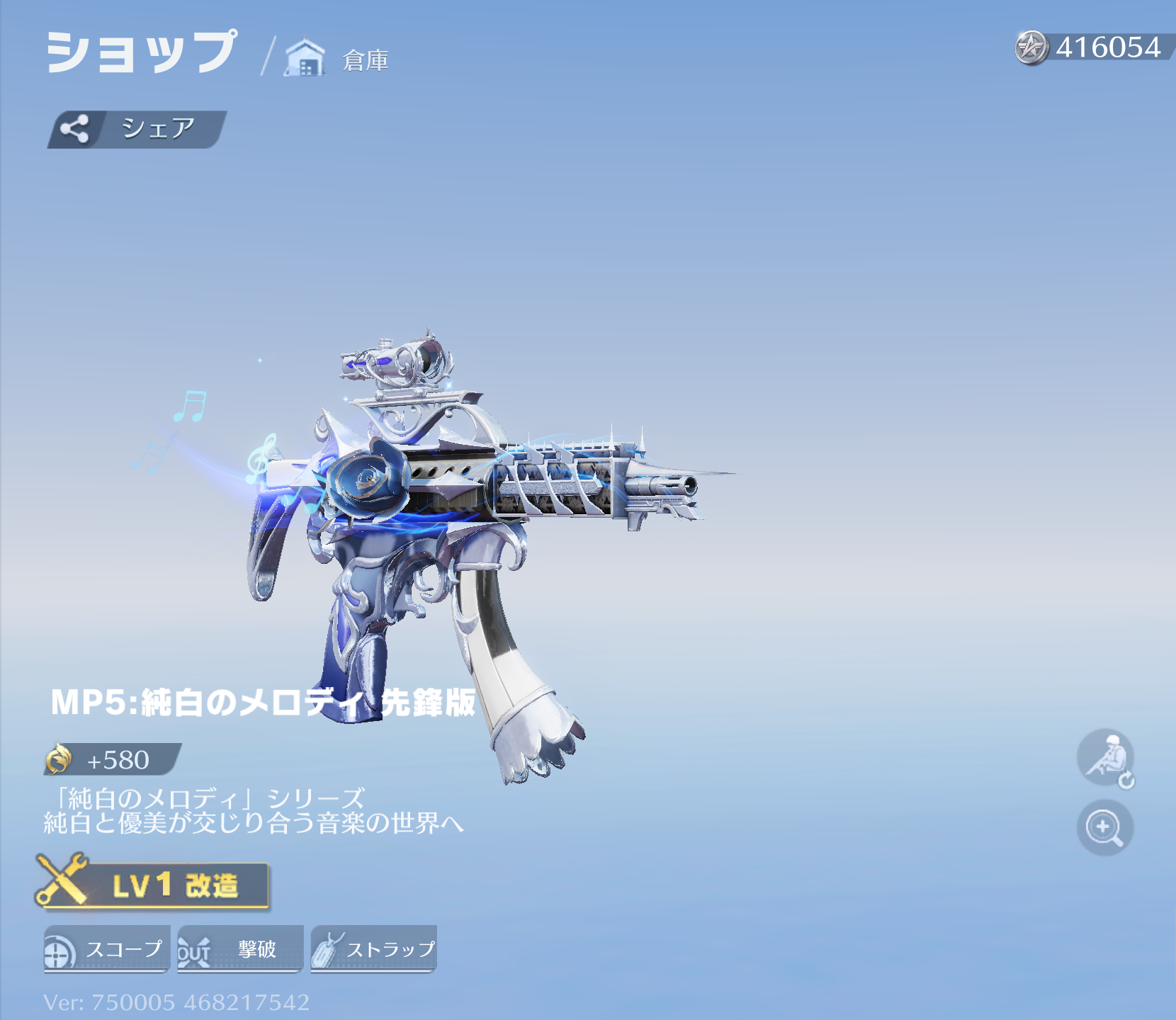Viewport: 1176px width, 1020px height.
Task: Tap the シェア share arrow icon
Action: (76, 127)
